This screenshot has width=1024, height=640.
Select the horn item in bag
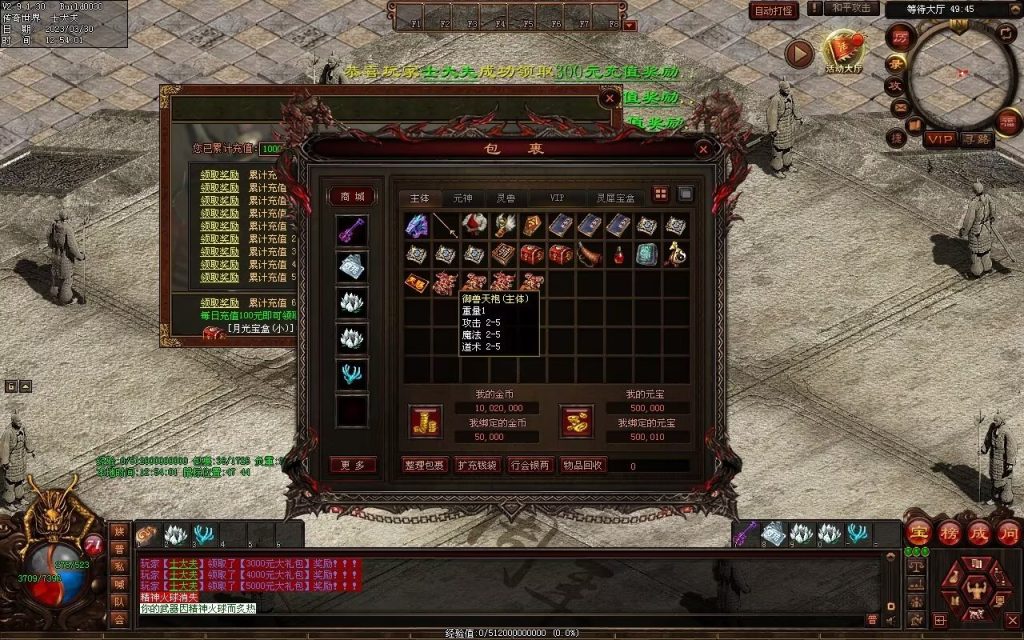(590, 255)
